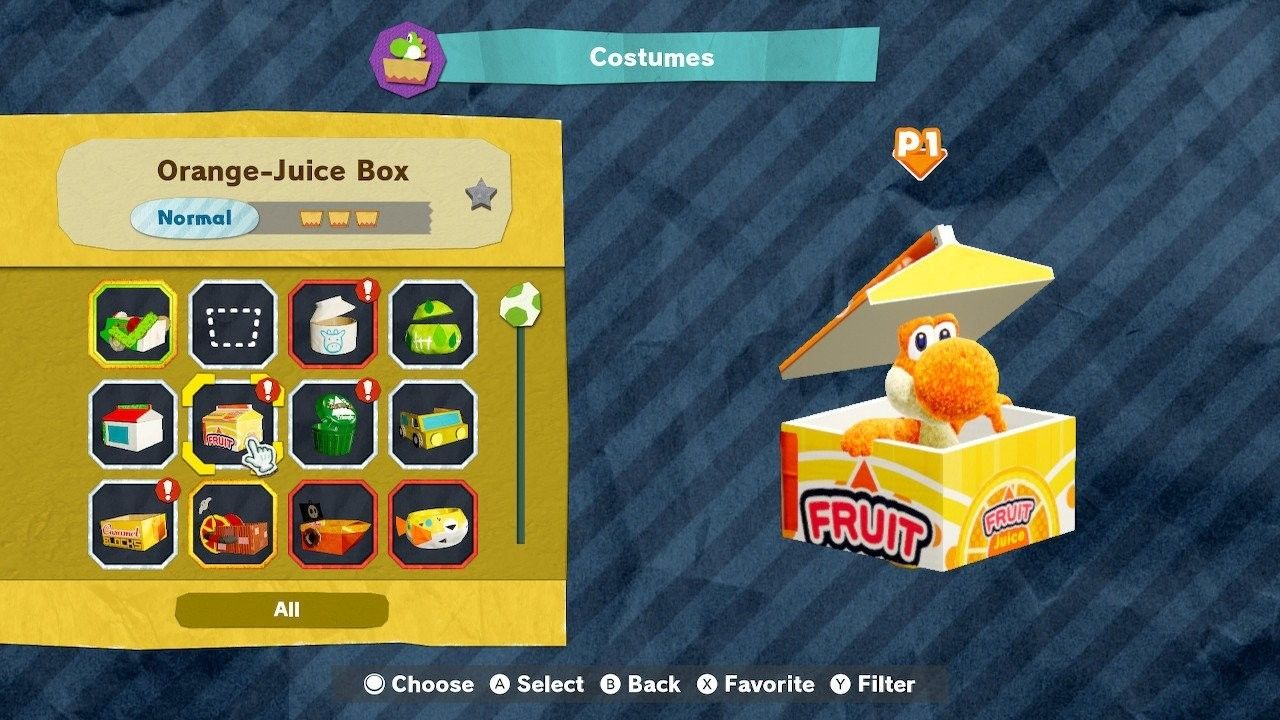Image resolution: width=1280 pixels, height=720 pixels.
Task: Click the Yoshi egg scrollbar handle
Action: [520, 303]
